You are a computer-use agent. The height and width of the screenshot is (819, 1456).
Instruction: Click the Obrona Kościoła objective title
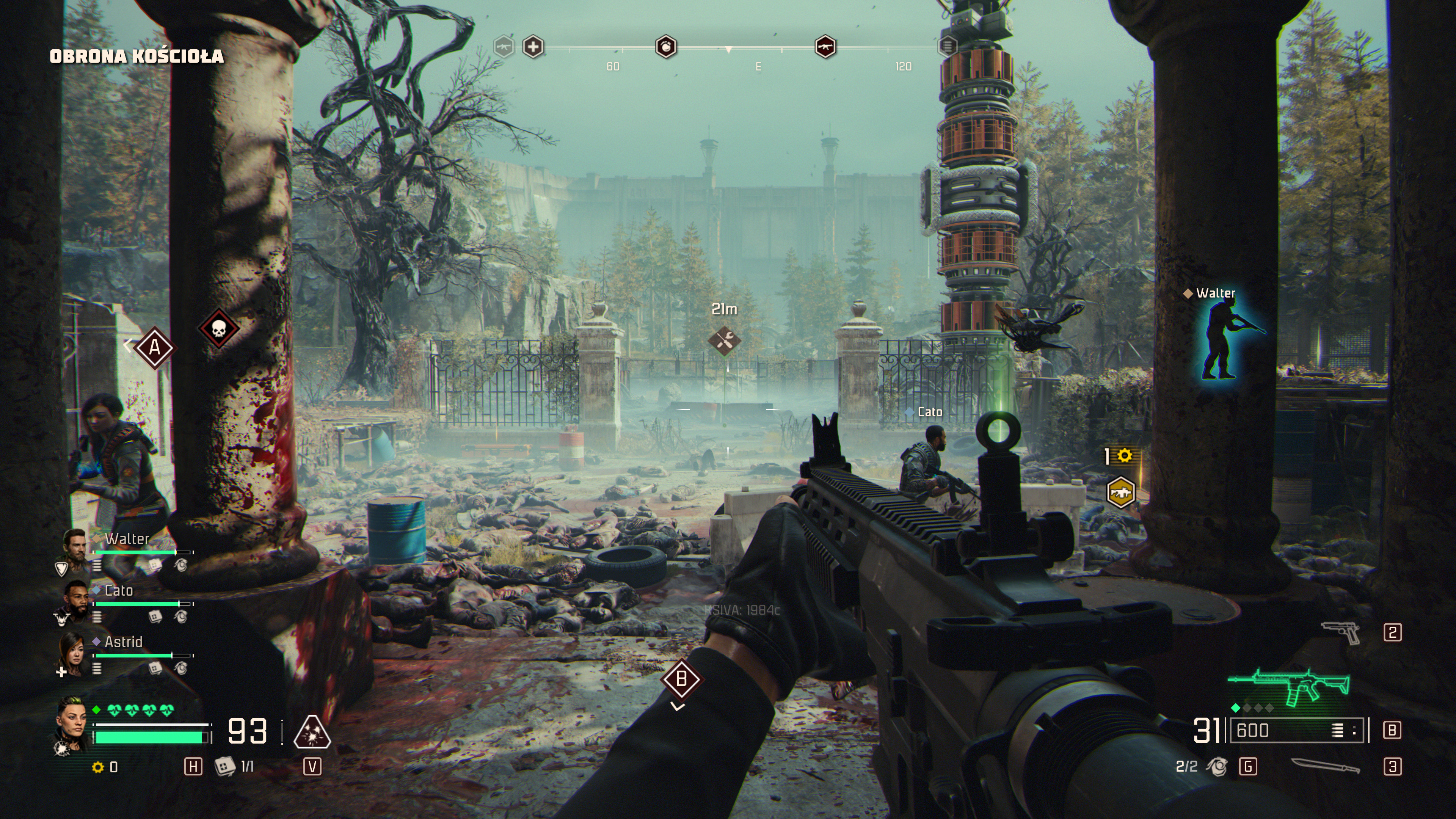click(x=137, y=56)
